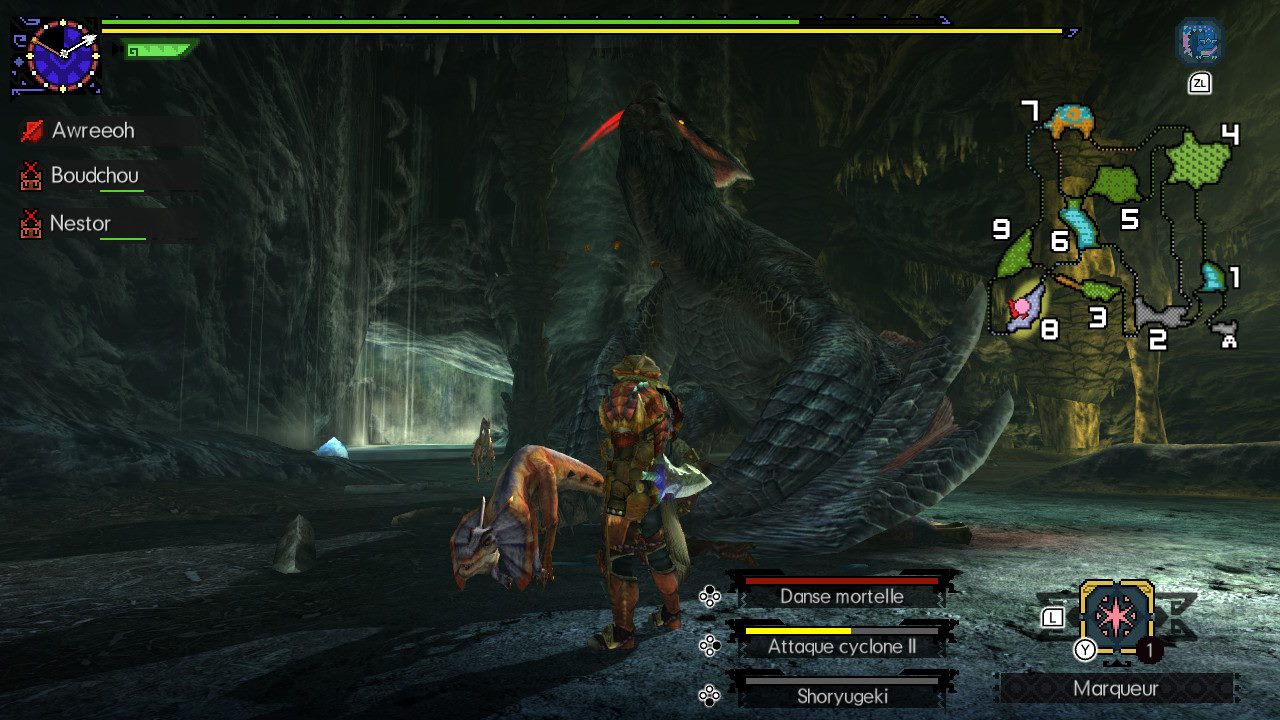Screen dimensions: 1280x720
Task: Choose the Shoryugeki hunter art
Action: [x=842, y=696]
